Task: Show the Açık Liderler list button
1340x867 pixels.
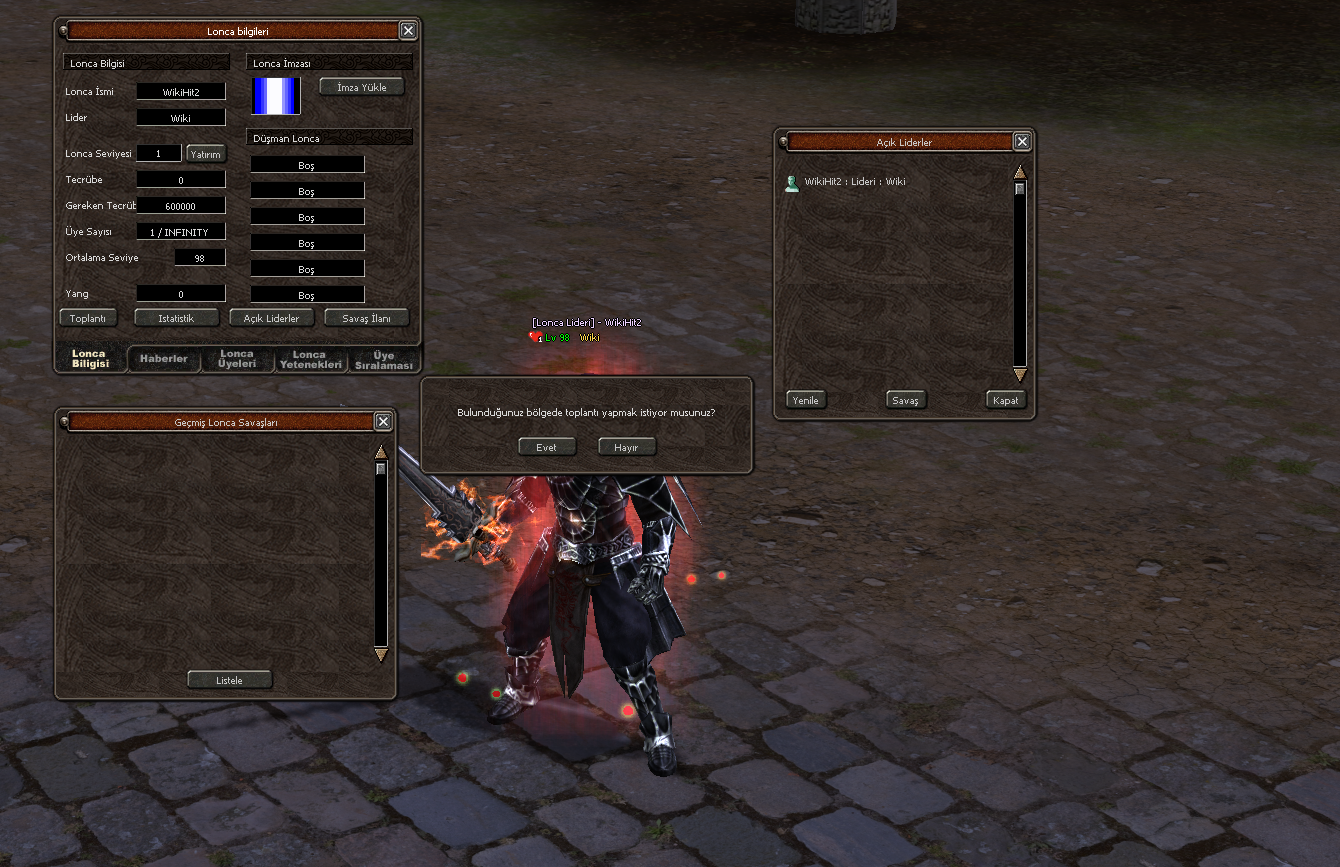Action: tap(272, 318)
